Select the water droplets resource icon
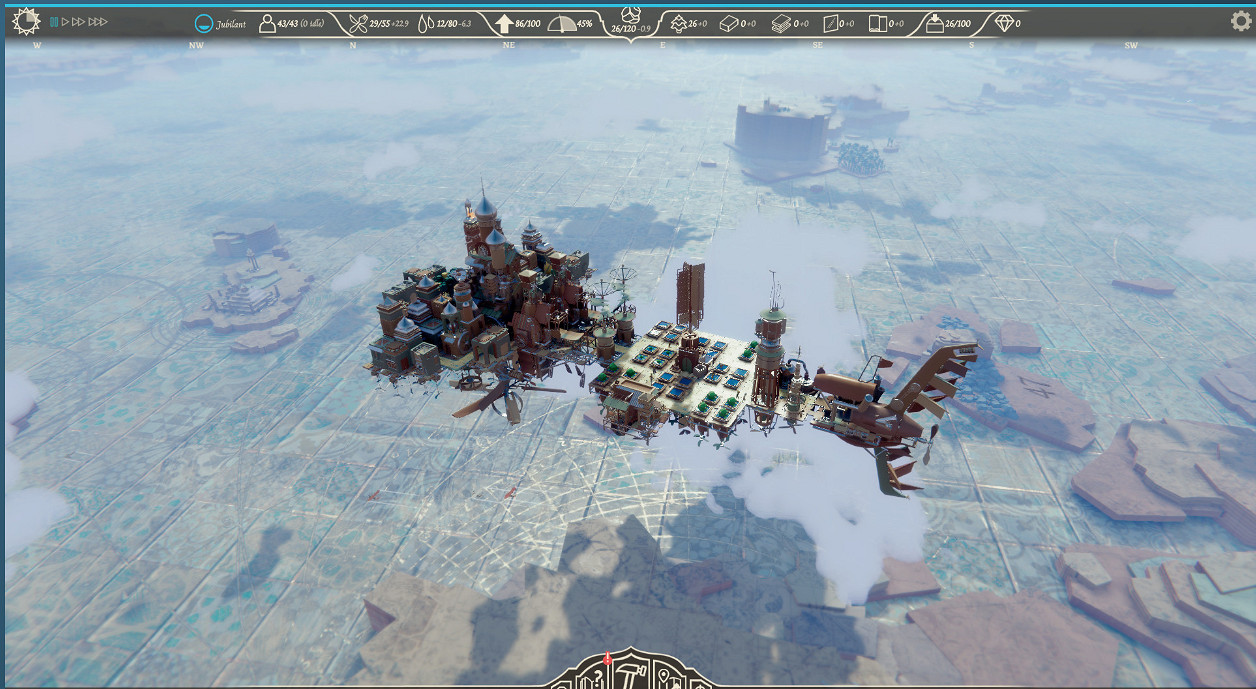 point(426,23)
